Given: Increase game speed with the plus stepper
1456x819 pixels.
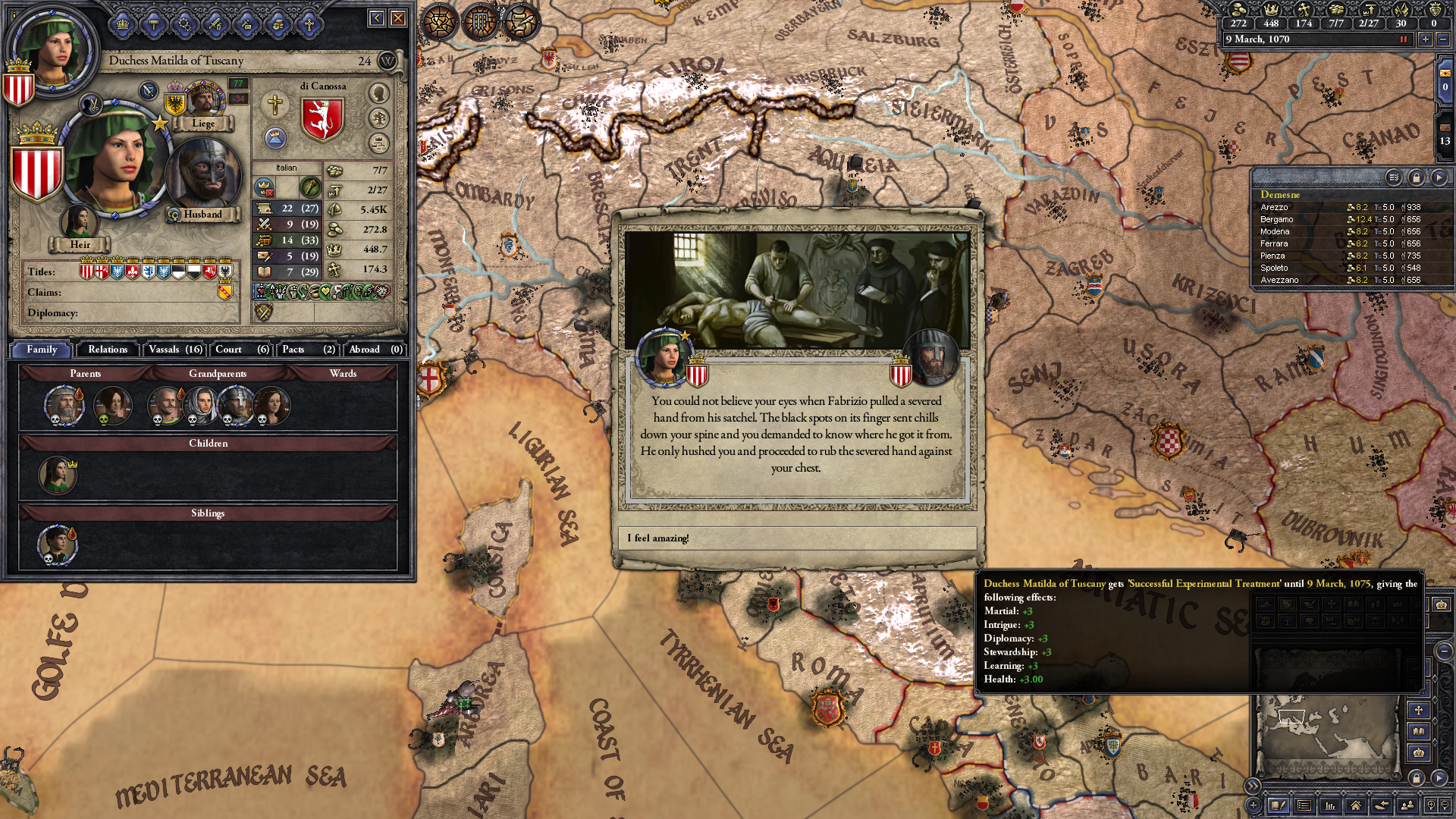Looking at the screenshot, I should (1425, 40).
